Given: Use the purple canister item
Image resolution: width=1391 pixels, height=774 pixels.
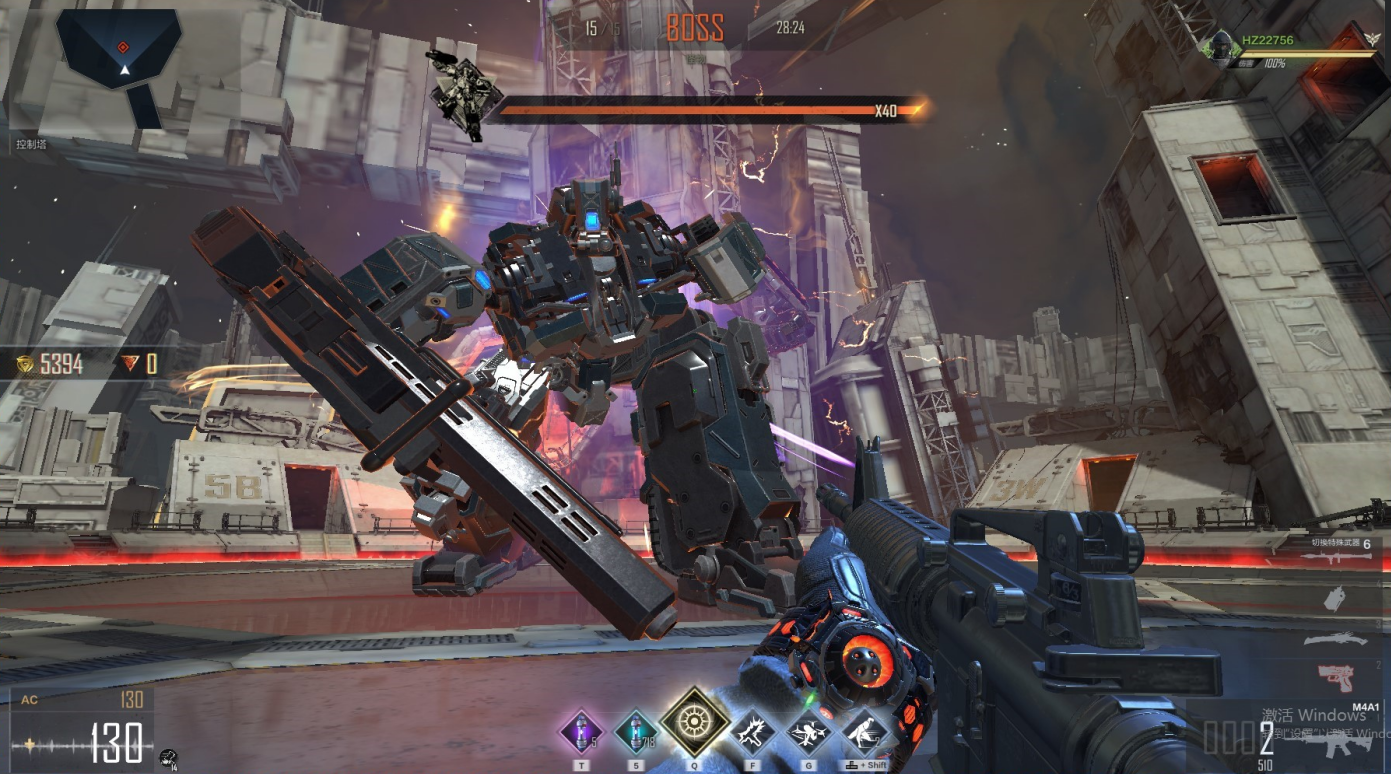Looking at the screenshot, I should tap(580, 732).
